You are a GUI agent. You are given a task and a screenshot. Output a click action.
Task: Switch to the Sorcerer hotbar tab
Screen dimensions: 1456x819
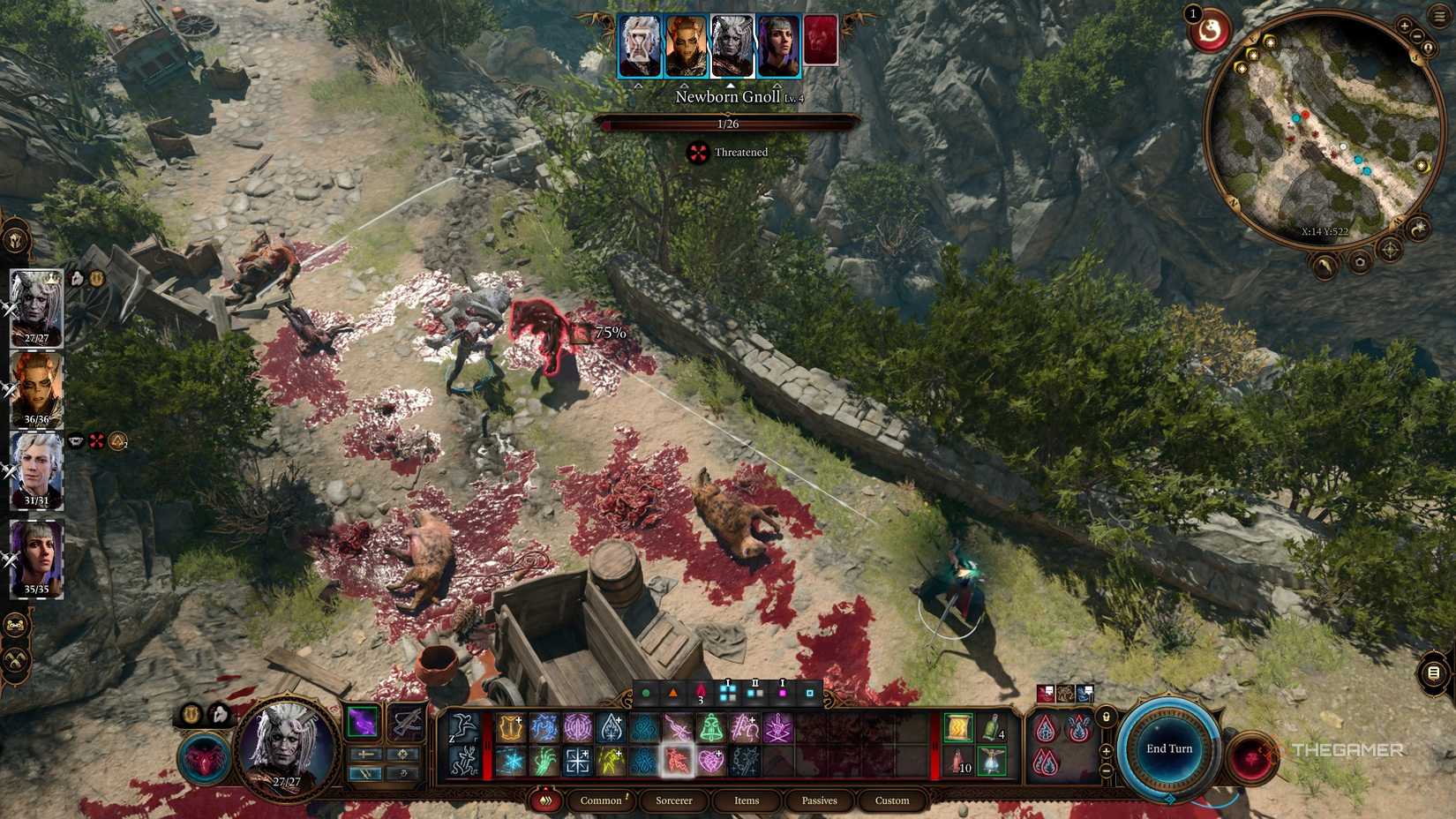coord(674,800)
